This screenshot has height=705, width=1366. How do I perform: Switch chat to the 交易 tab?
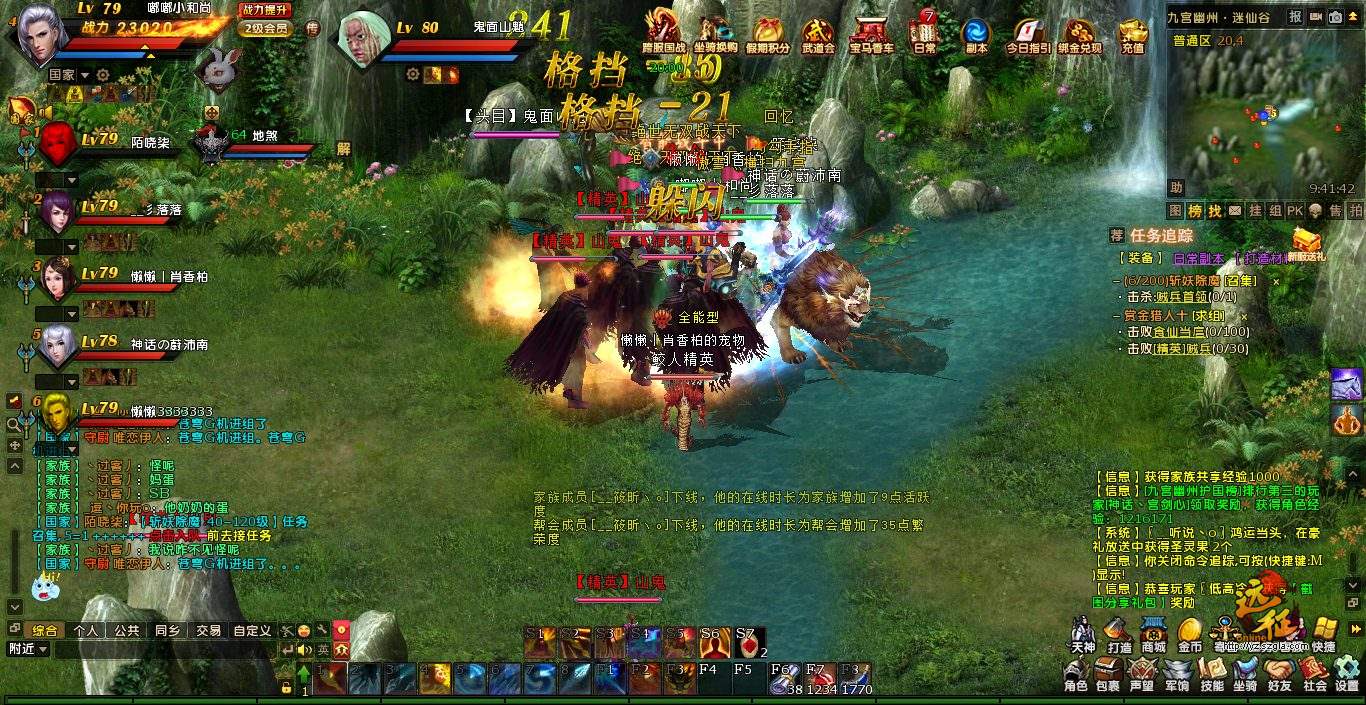pos(208,631)
